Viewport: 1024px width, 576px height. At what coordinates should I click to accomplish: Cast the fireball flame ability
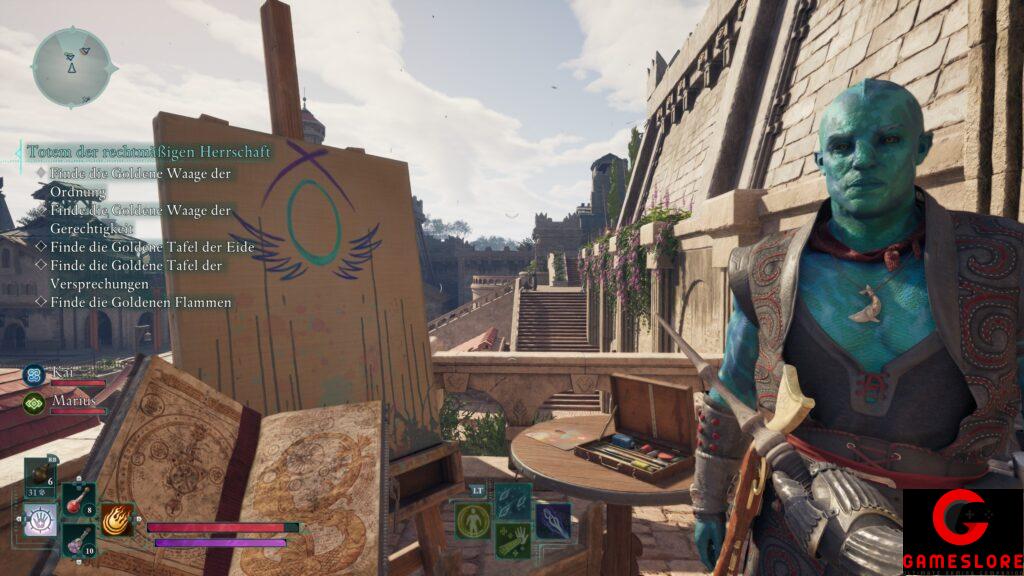click(x=116, y=519)
